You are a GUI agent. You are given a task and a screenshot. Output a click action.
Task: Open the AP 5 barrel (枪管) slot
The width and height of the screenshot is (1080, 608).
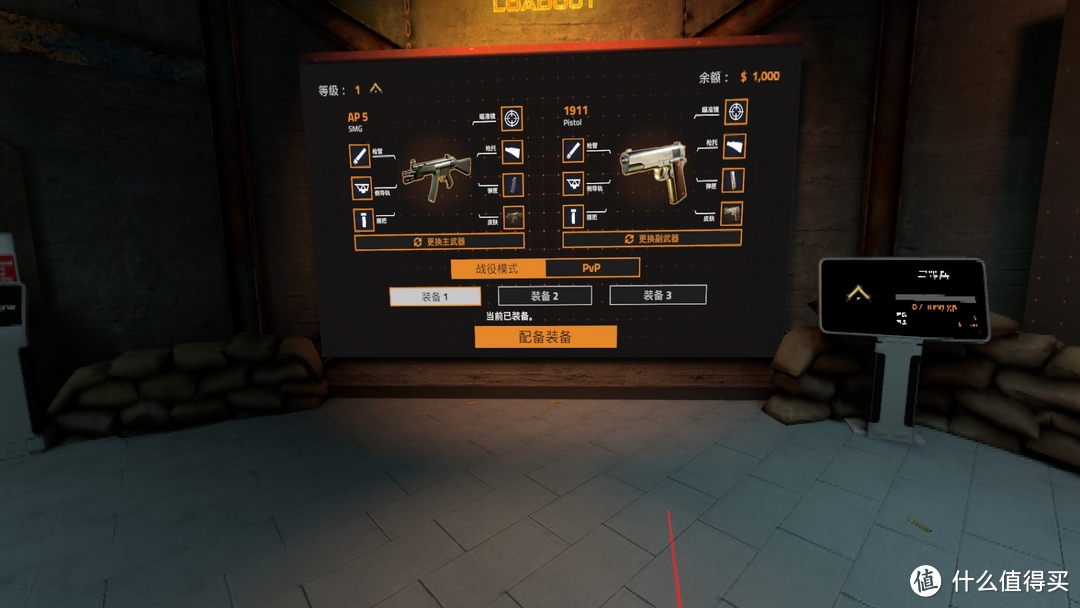[x=360, y=155]
